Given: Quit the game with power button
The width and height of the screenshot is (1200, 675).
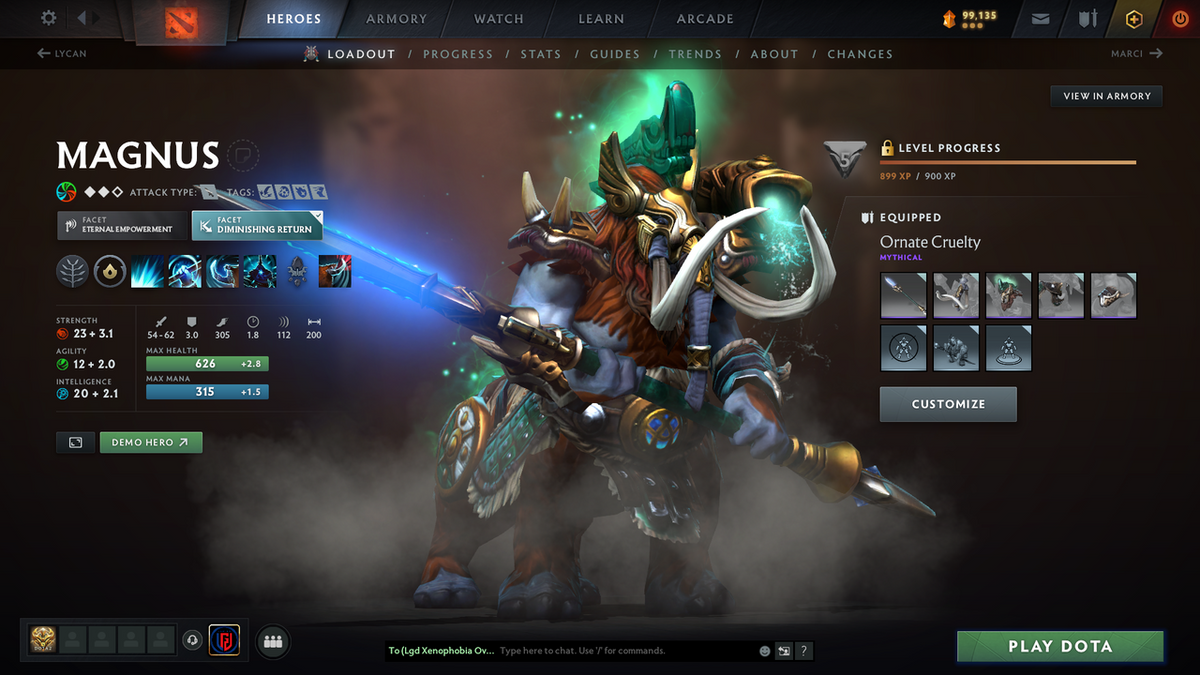Looking at the screenshot, I should point(1179,19).
